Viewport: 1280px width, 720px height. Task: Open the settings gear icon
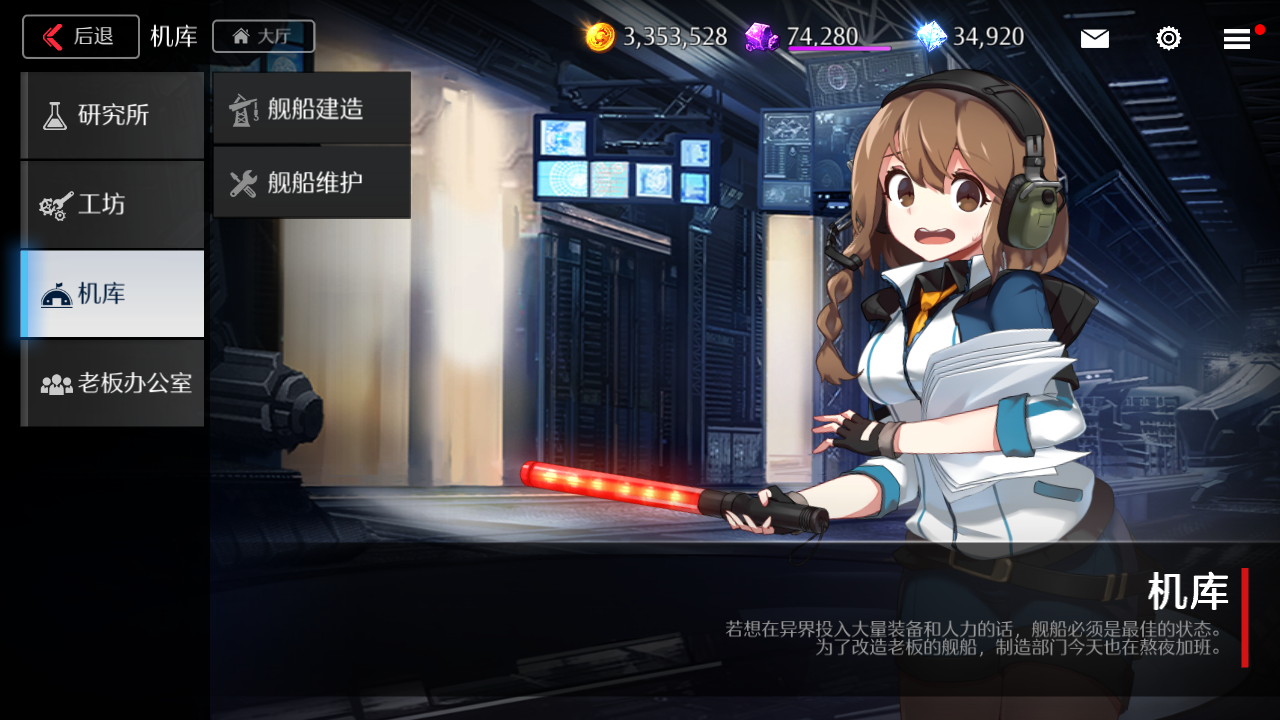click(1168, 38)
